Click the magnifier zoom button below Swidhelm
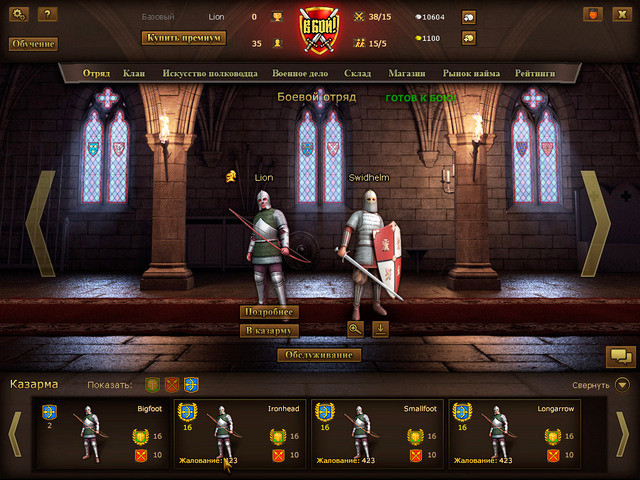 [x=355, y=328]
